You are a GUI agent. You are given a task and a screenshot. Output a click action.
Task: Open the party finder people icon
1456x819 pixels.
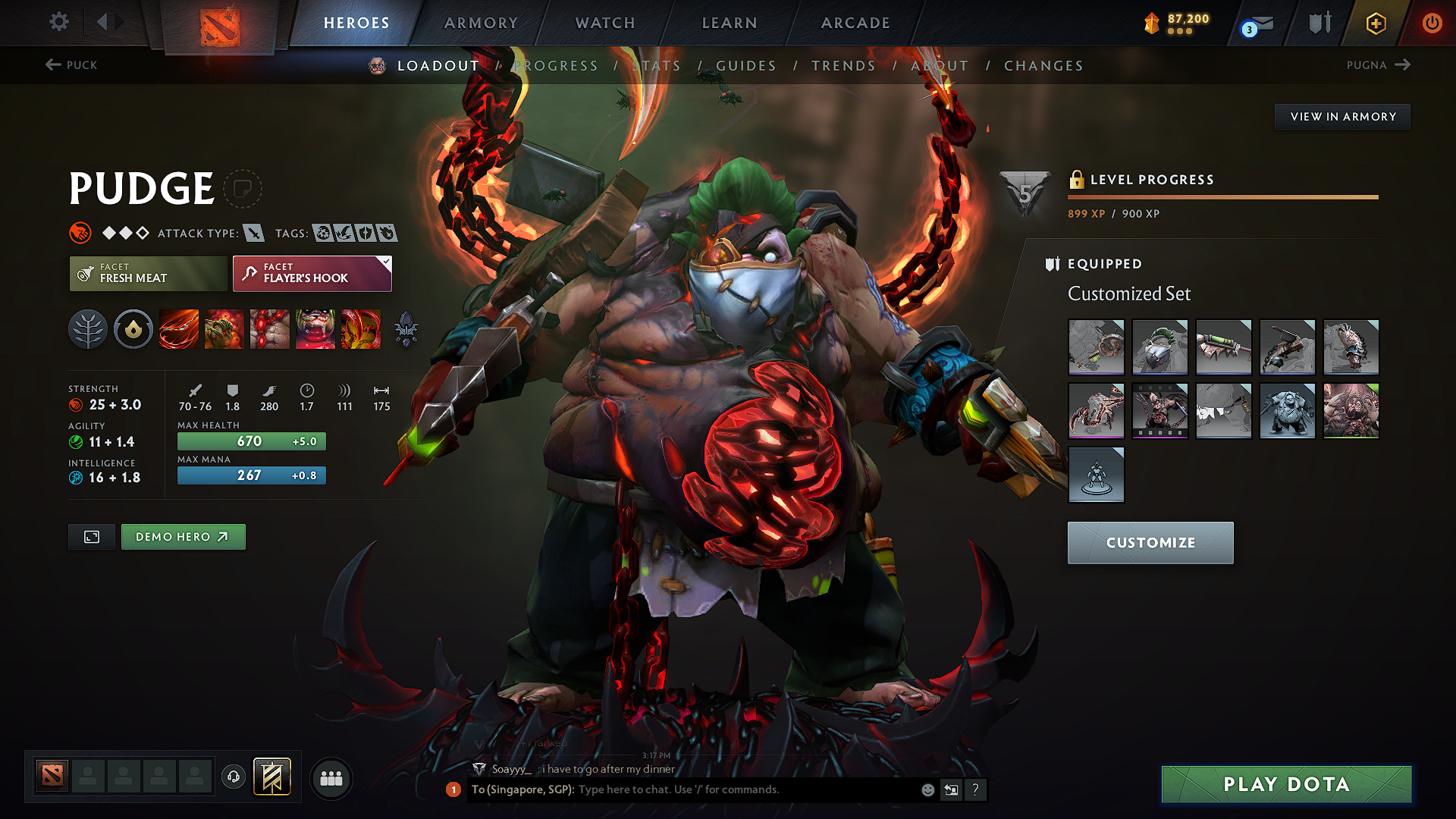[331, 778]
